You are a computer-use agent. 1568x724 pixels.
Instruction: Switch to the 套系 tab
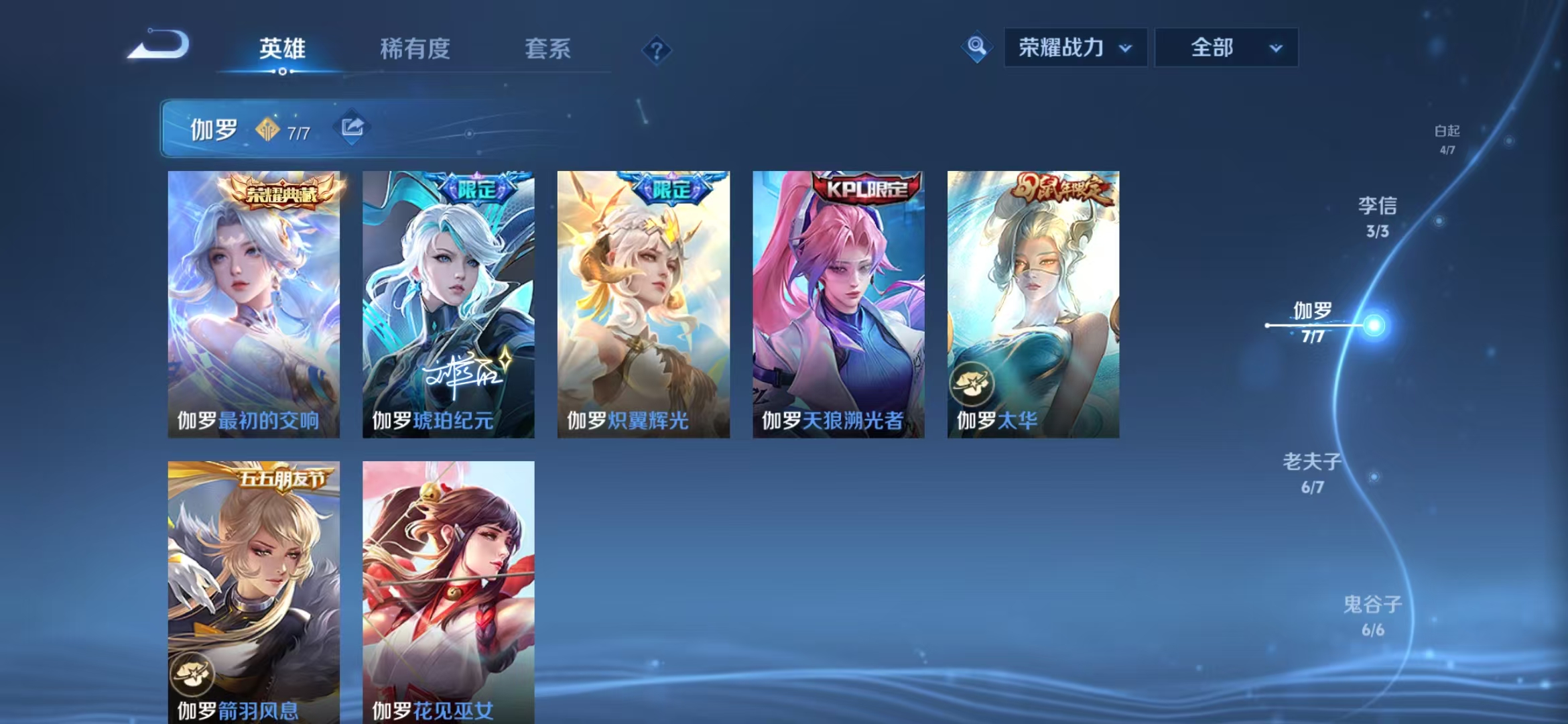[547, 50]
